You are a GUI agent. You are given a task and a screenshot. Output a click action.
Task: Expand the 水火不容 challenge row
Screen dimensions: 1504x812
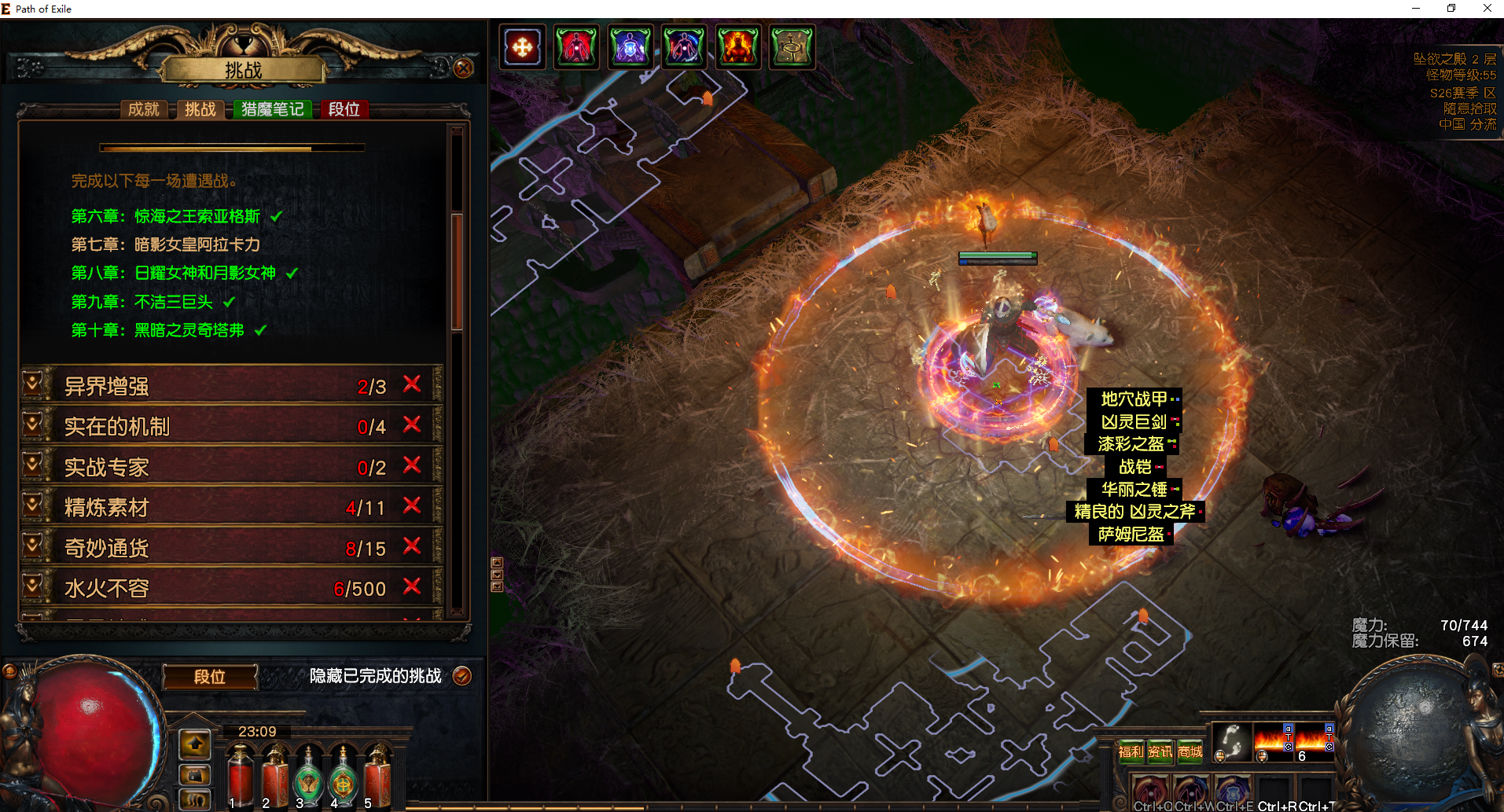pos(32,588)
